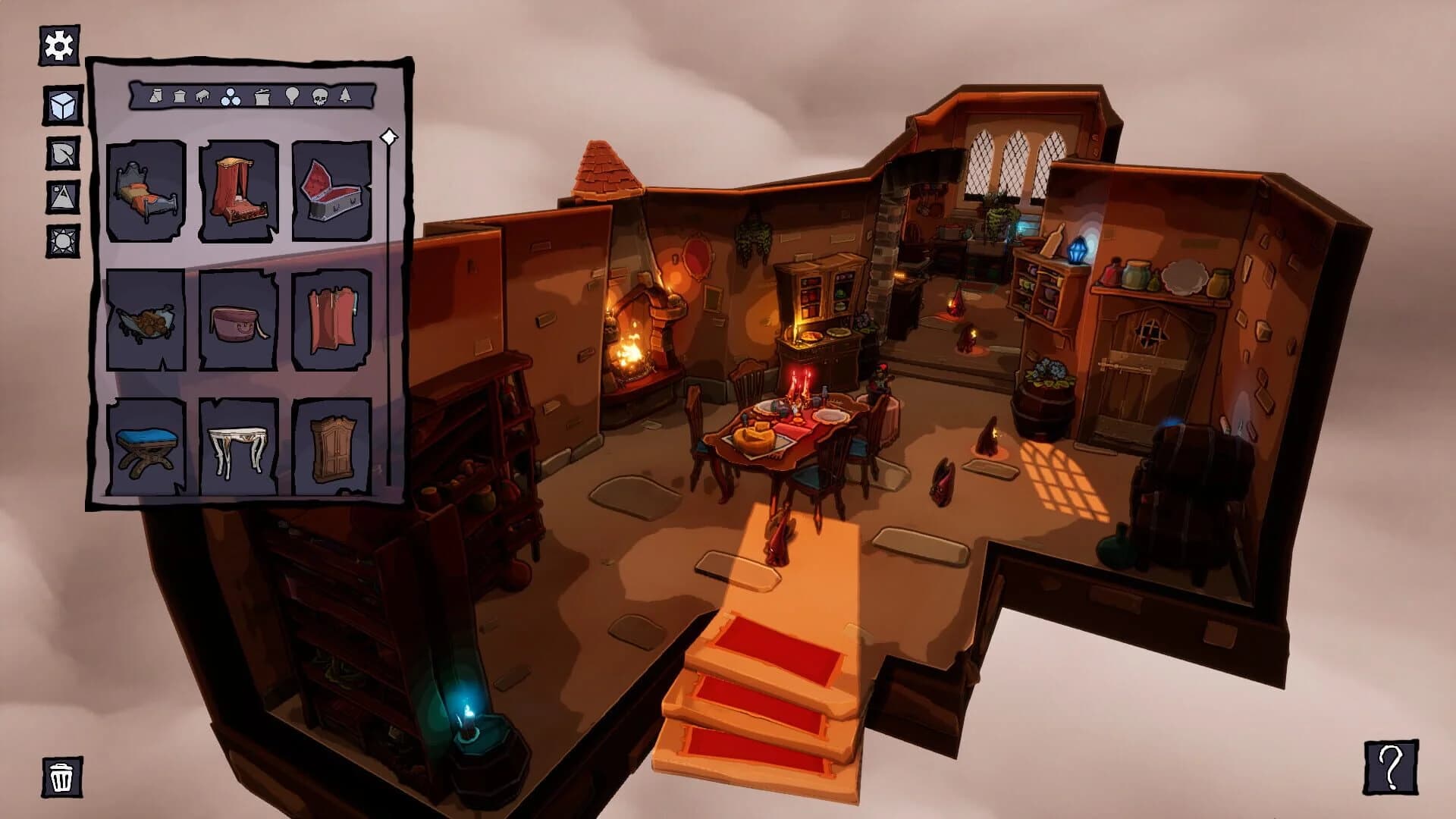Choose the wardrobe thumbnail in the panel

[x=331, y=447]
